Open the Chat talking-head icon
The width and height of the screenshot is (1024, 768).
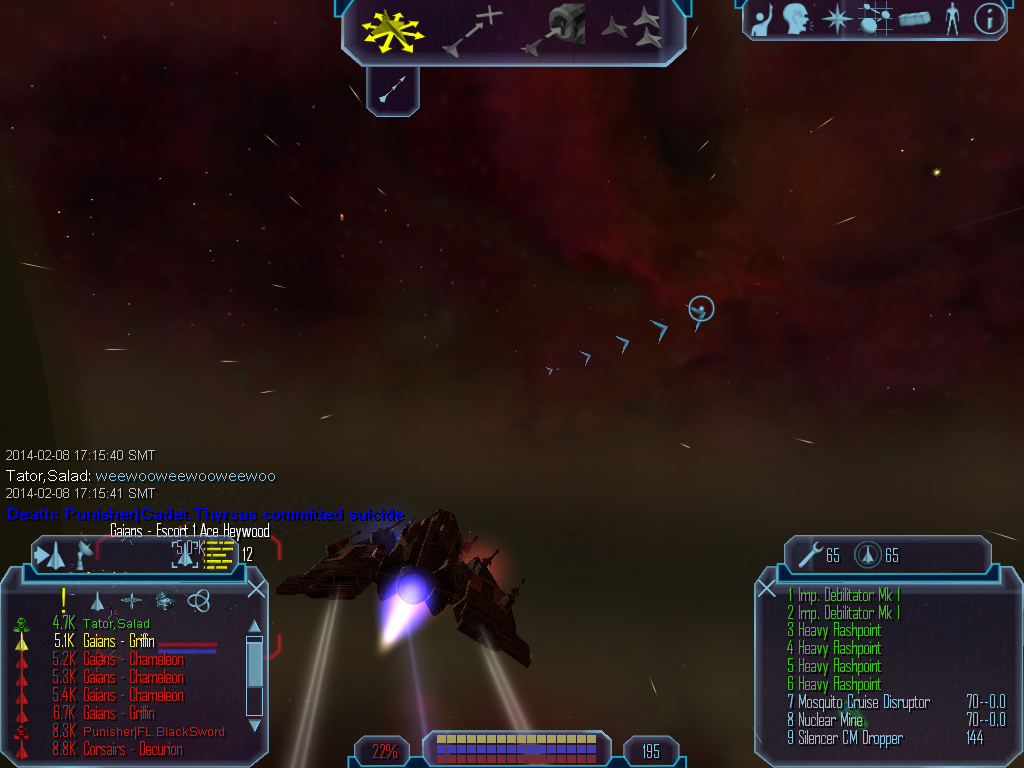tap(796, 18)
